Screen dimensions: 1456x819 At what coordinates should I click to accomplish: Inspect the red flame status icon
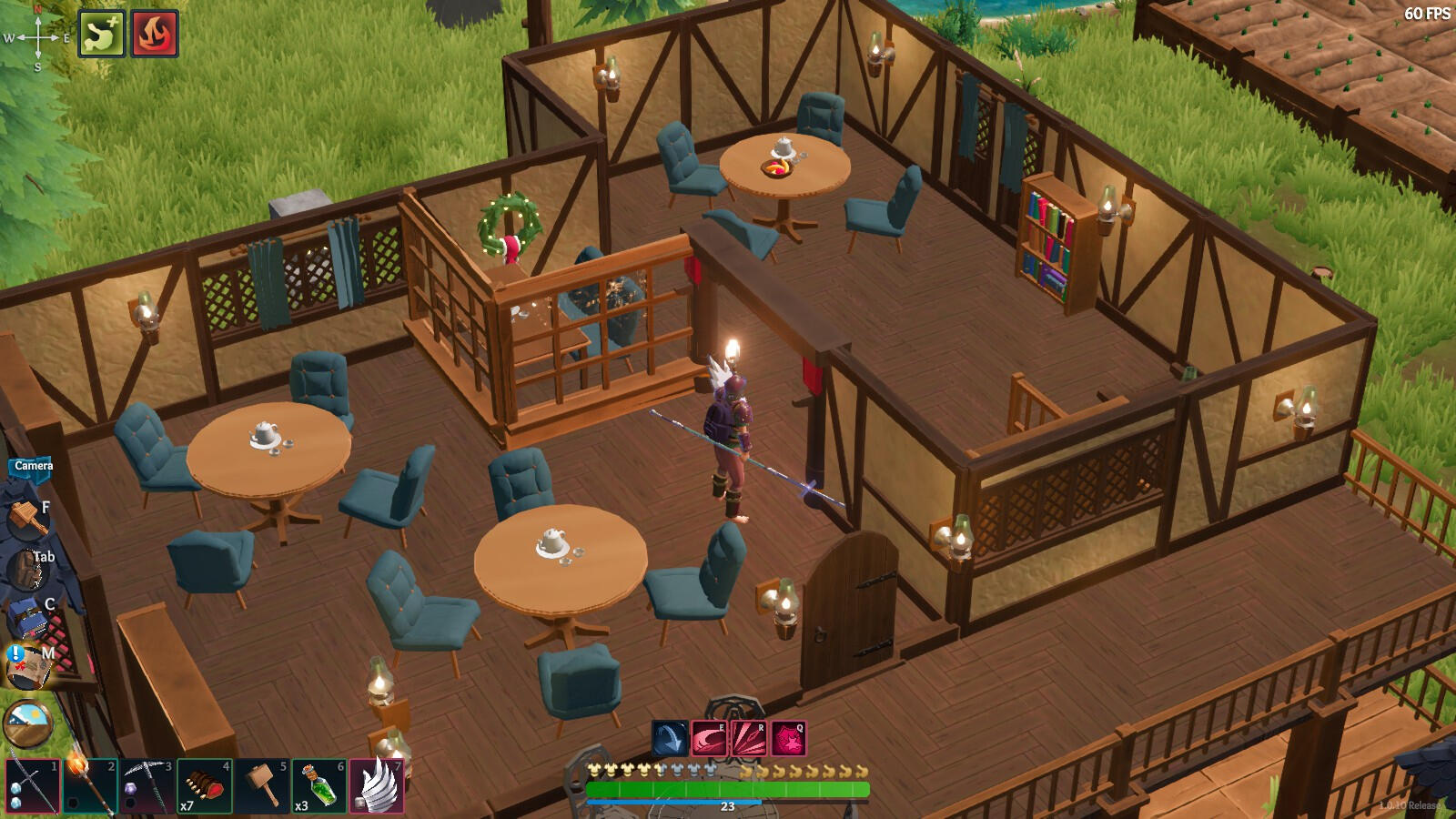click(155, 34)
